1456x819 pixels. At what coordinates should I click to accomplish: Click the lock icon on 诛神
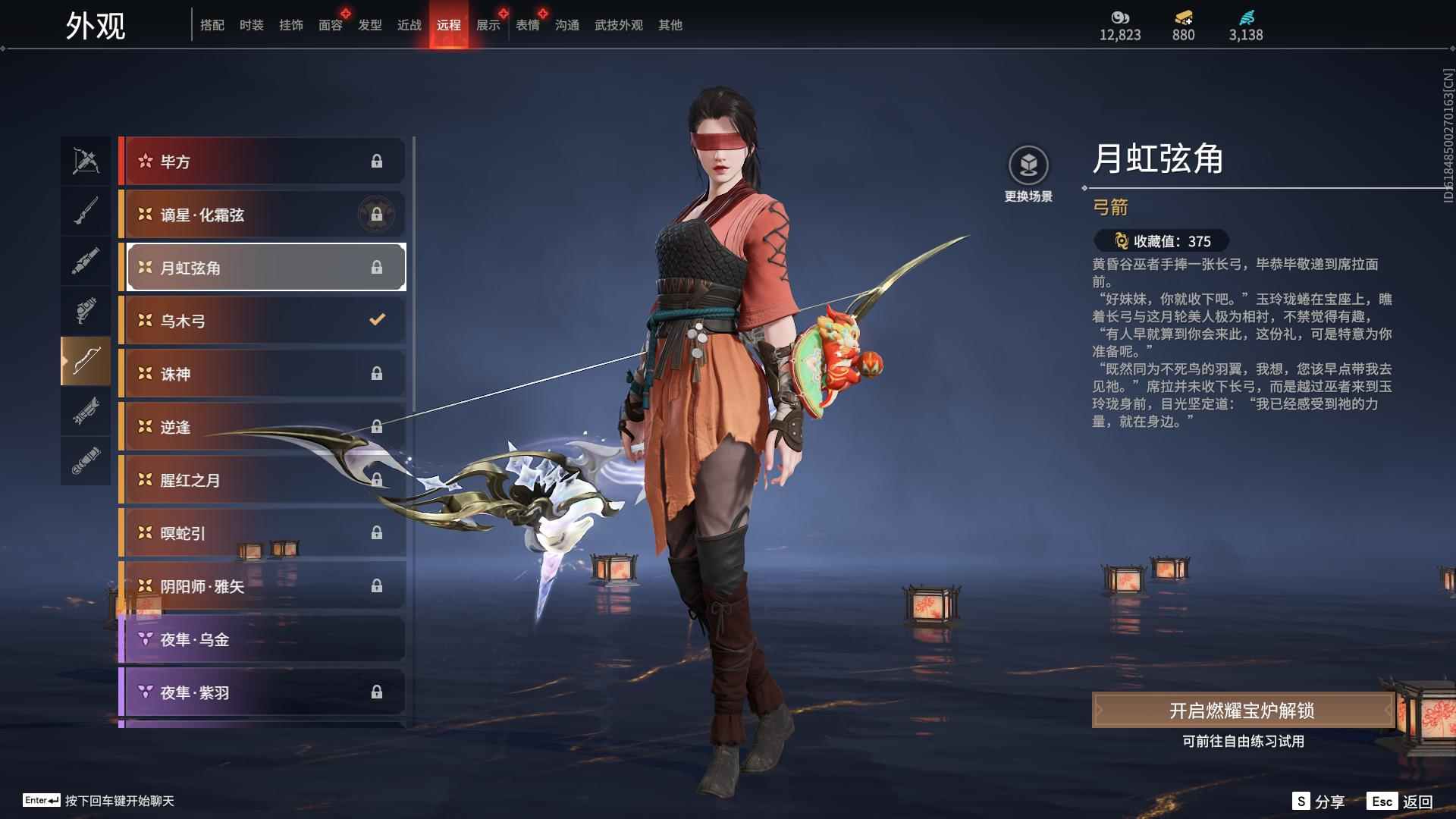377,373
